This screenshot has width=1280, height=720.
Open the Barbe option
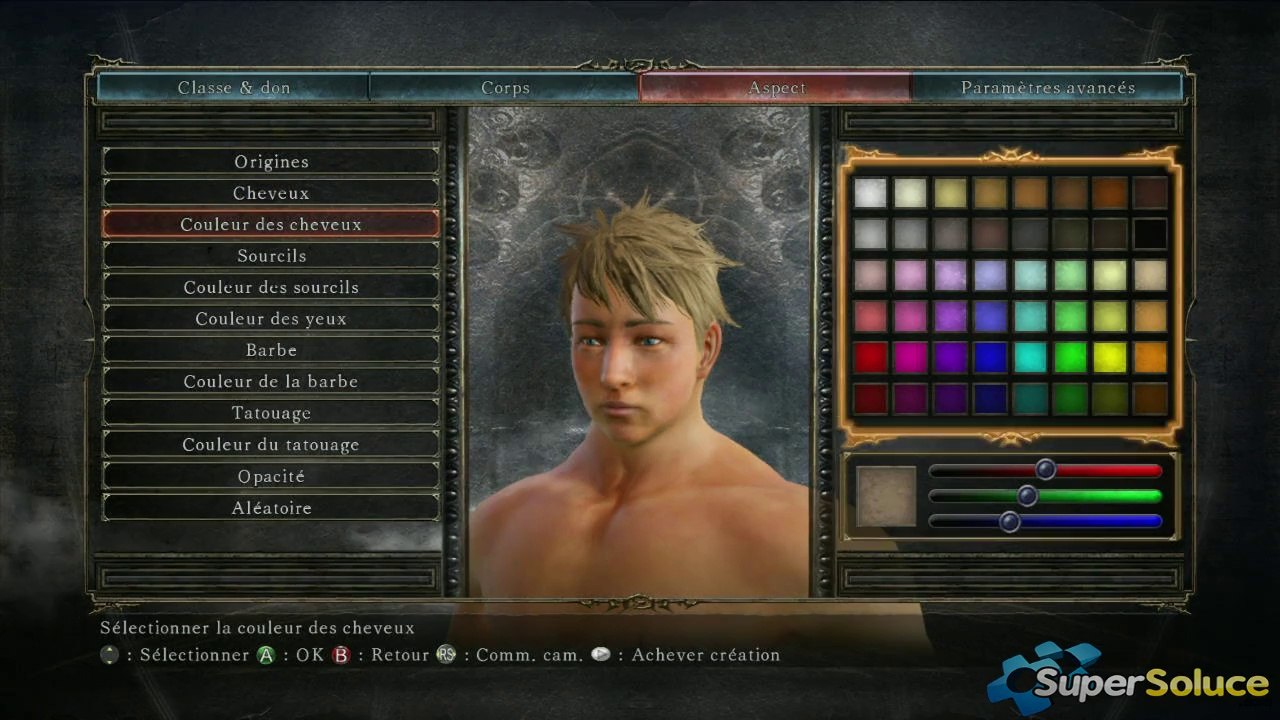[271, 350]
